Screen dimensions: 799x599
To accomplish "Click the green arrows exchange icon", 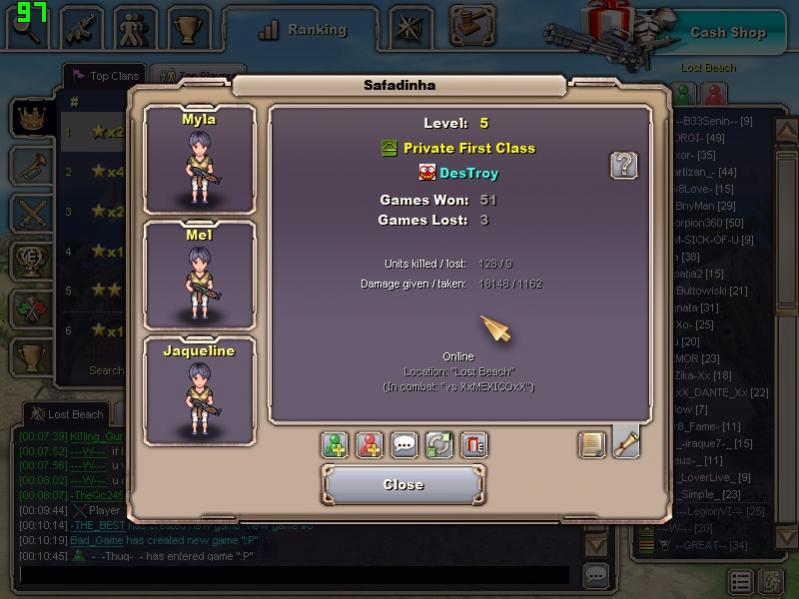I will click(x=439, y=445).
